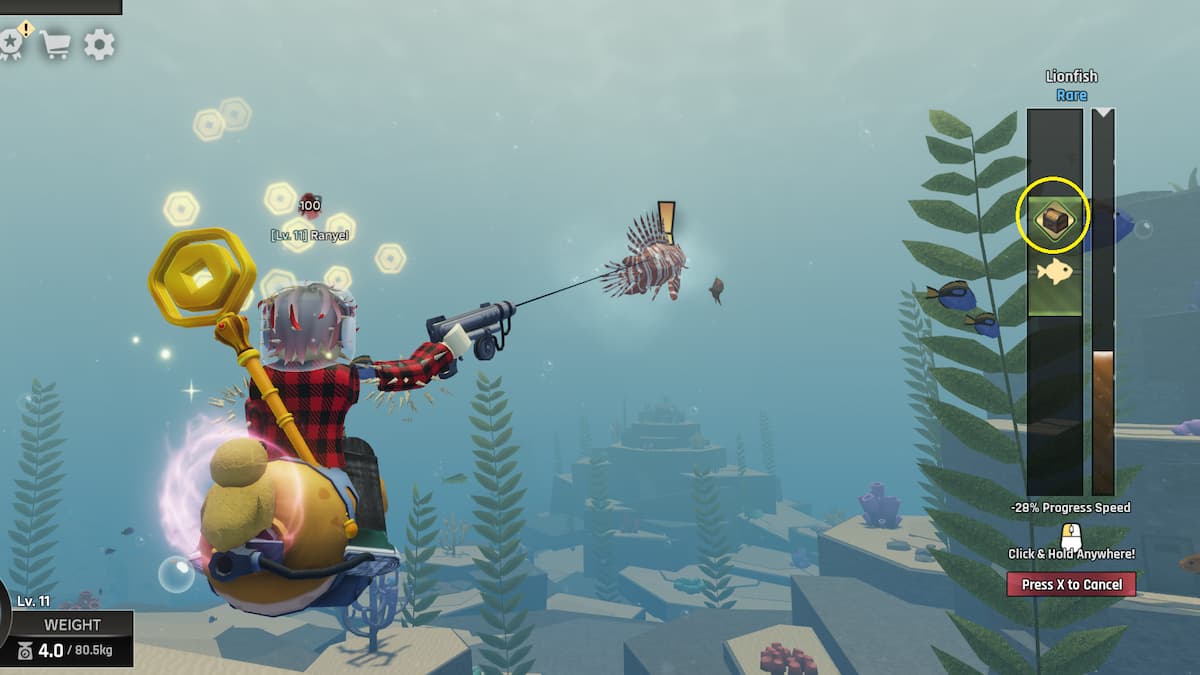Open the star badge with alert
Screen dimensions: 1200x675
[x=11, y=43]
